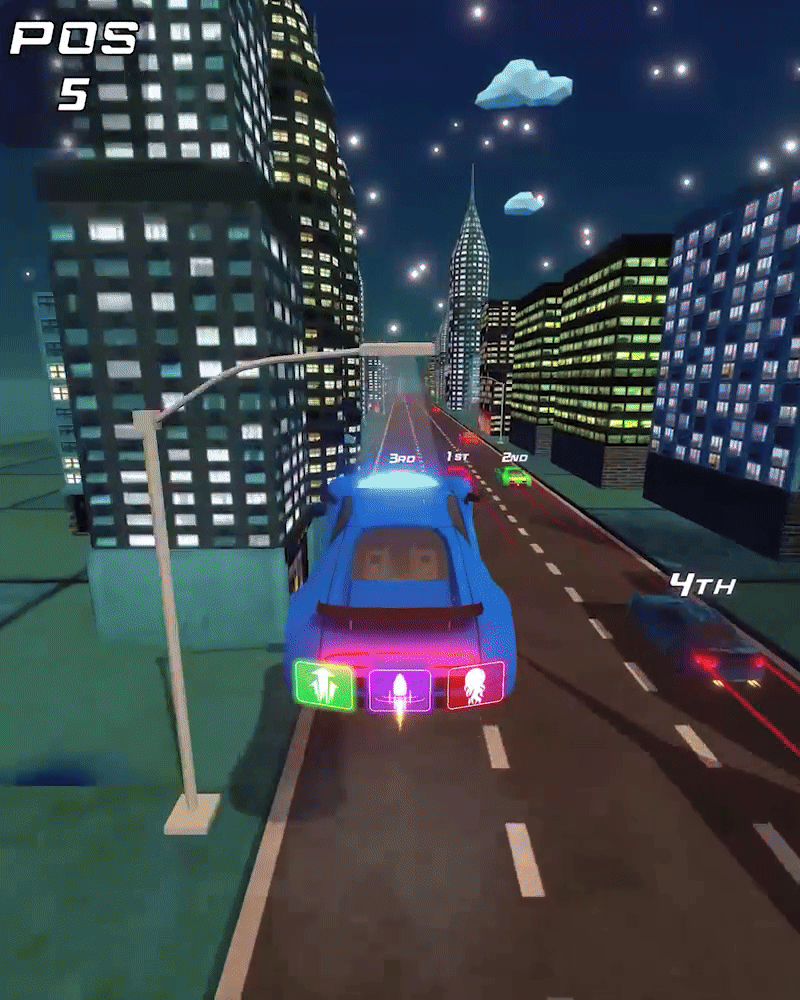Fire the purple rocket power-up
This screenshot has width=800, height=1000.
pyautogui.click(x=400, y=689)
